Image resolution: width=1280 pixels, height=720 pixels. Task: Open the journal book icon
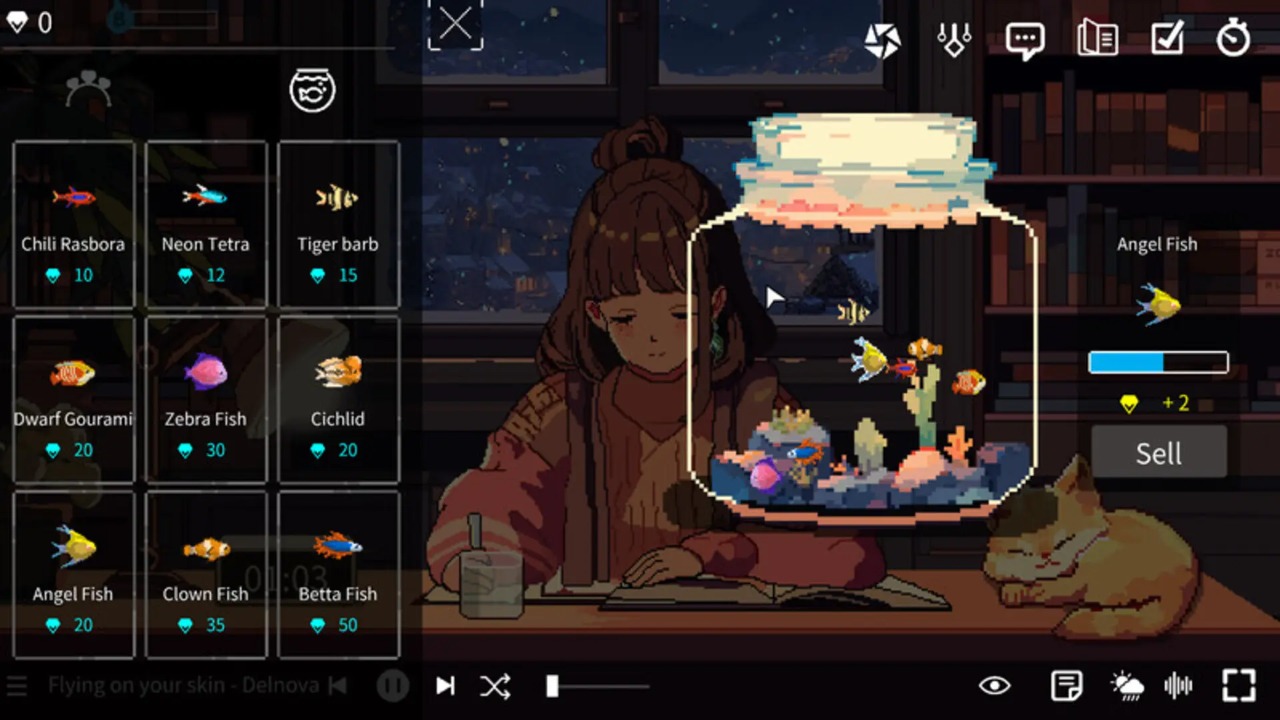click(1097, 39)
